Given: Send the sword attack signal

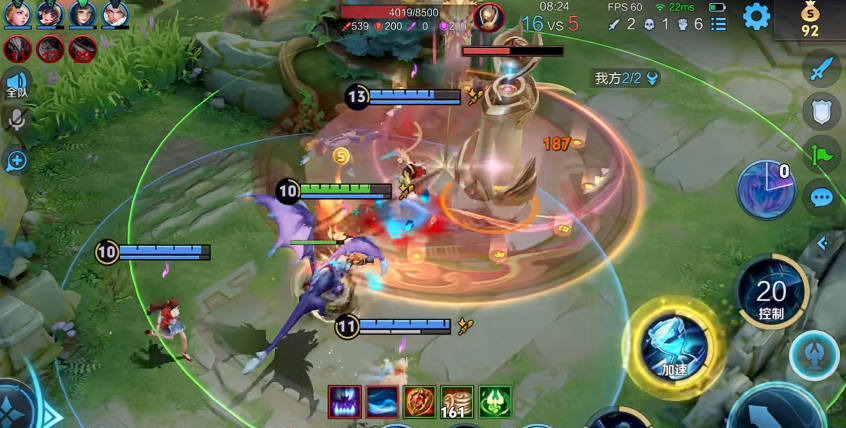Looking at the screenshot, I should click(821, 70).
